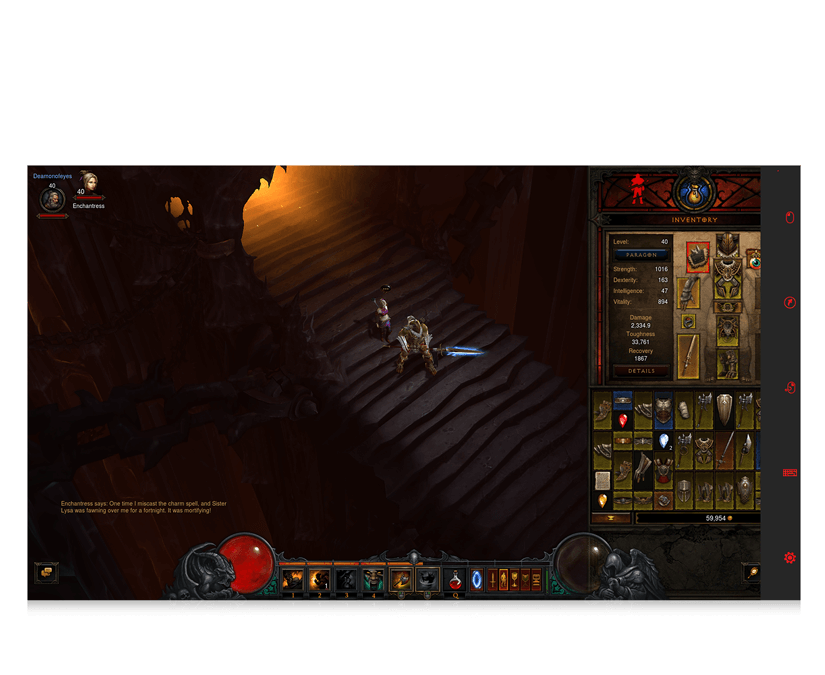Viewport: 825px width, 675px height.
Task: Use the red health potion slot
Action: tap(455, 579)
